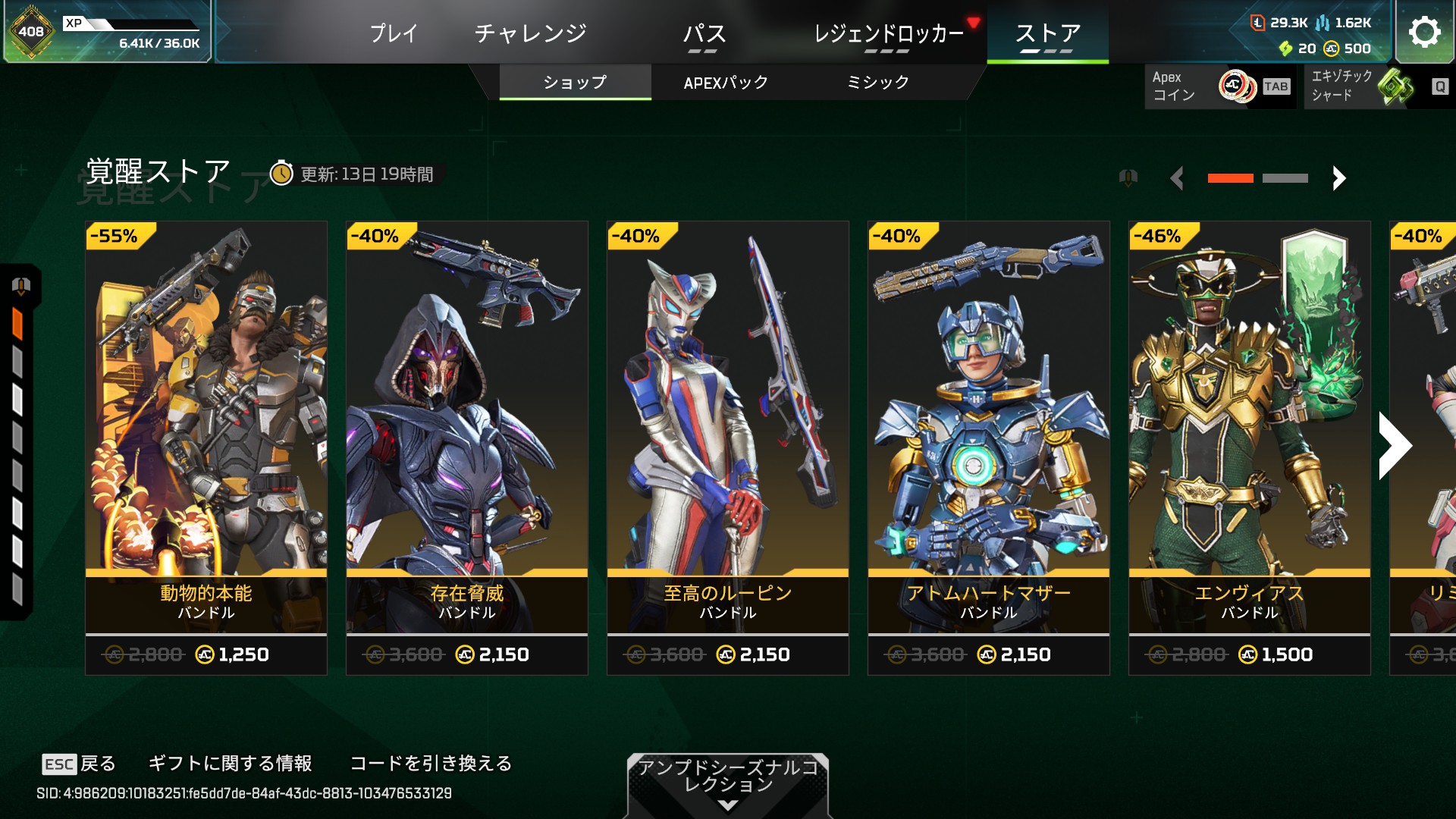1456x819 pixels.
Task: Switch to the ショップ sub-tab
Action: (x=575, y=83)
